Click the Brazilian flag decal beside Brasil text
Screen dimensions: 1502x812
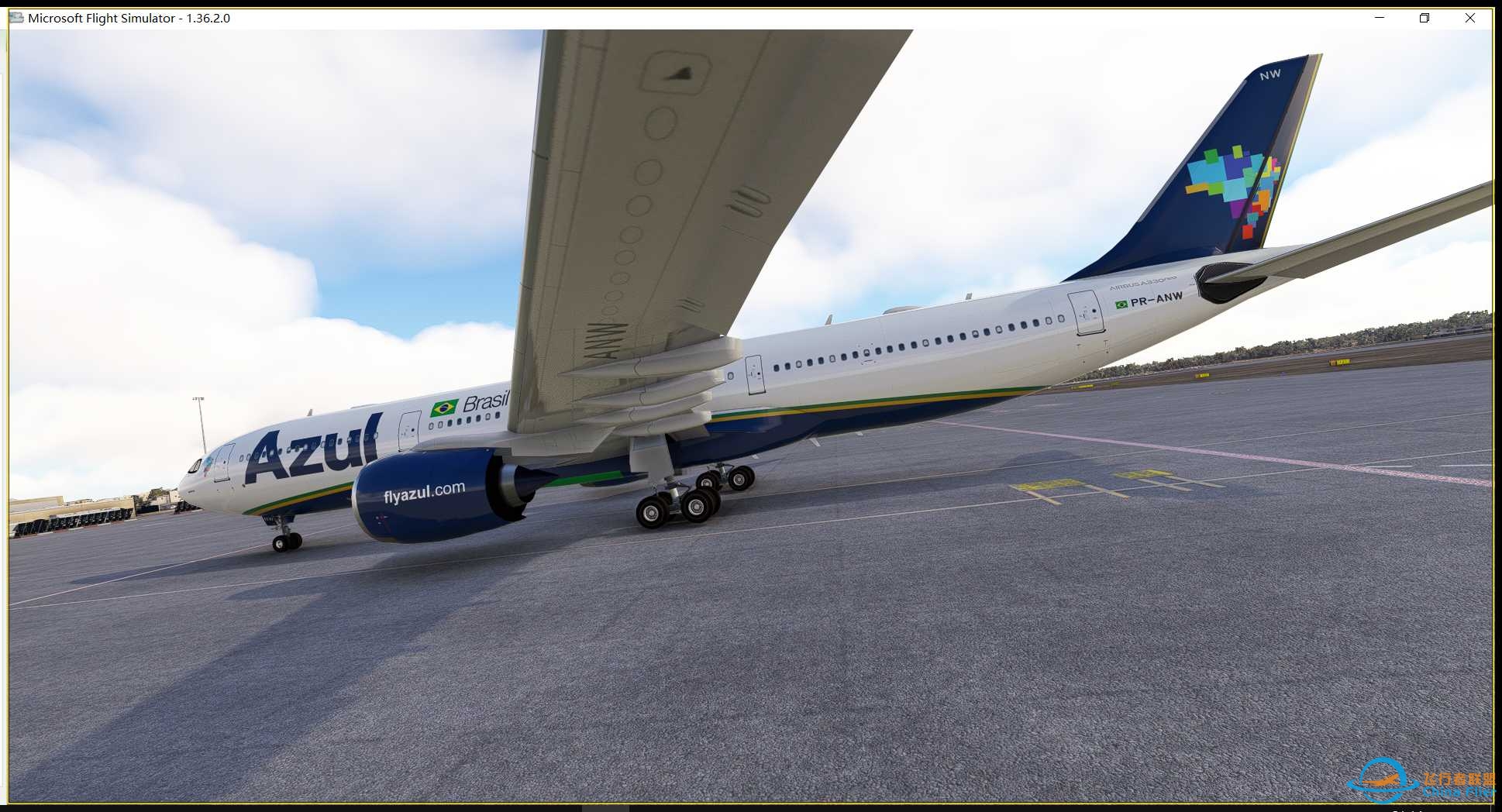pyautogui.click(x=444, y=406)
